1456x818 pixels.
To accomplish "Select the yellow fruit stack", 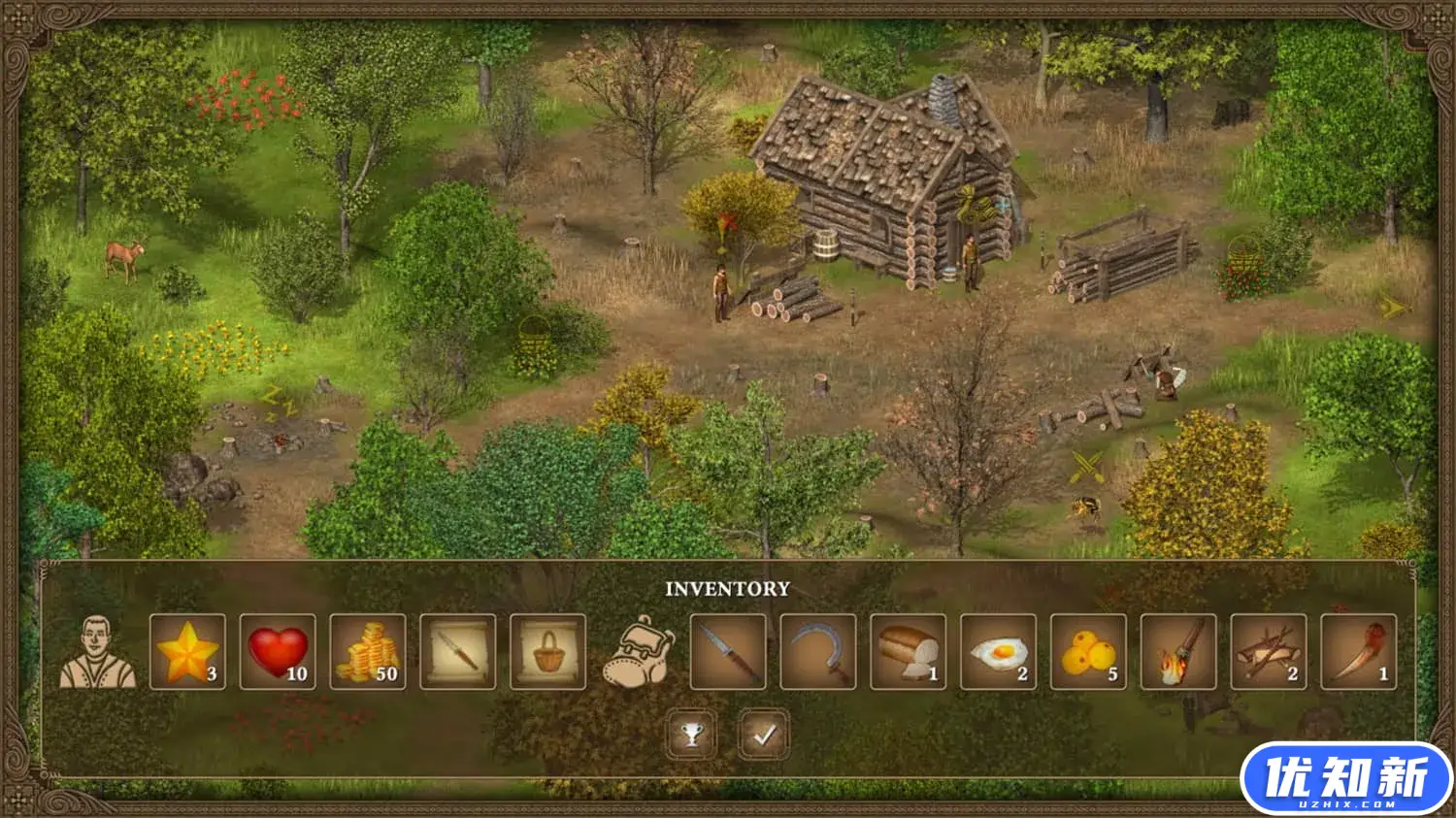I will (x=1088, y=652).
